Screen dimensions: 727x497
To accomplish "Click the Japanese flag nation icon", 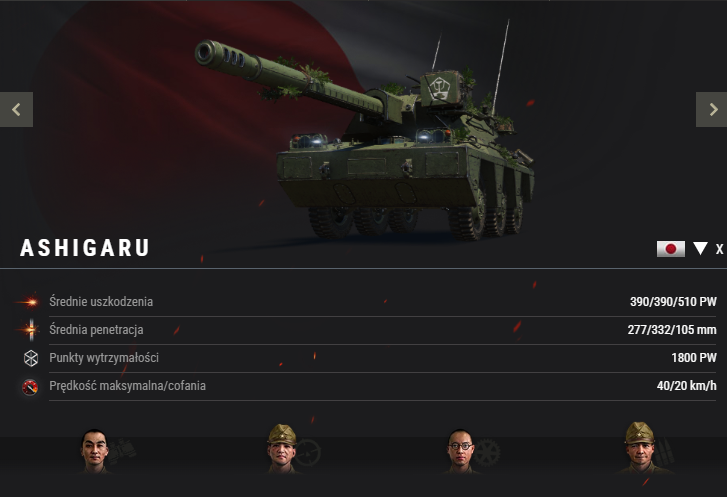I will coord(670,249).
